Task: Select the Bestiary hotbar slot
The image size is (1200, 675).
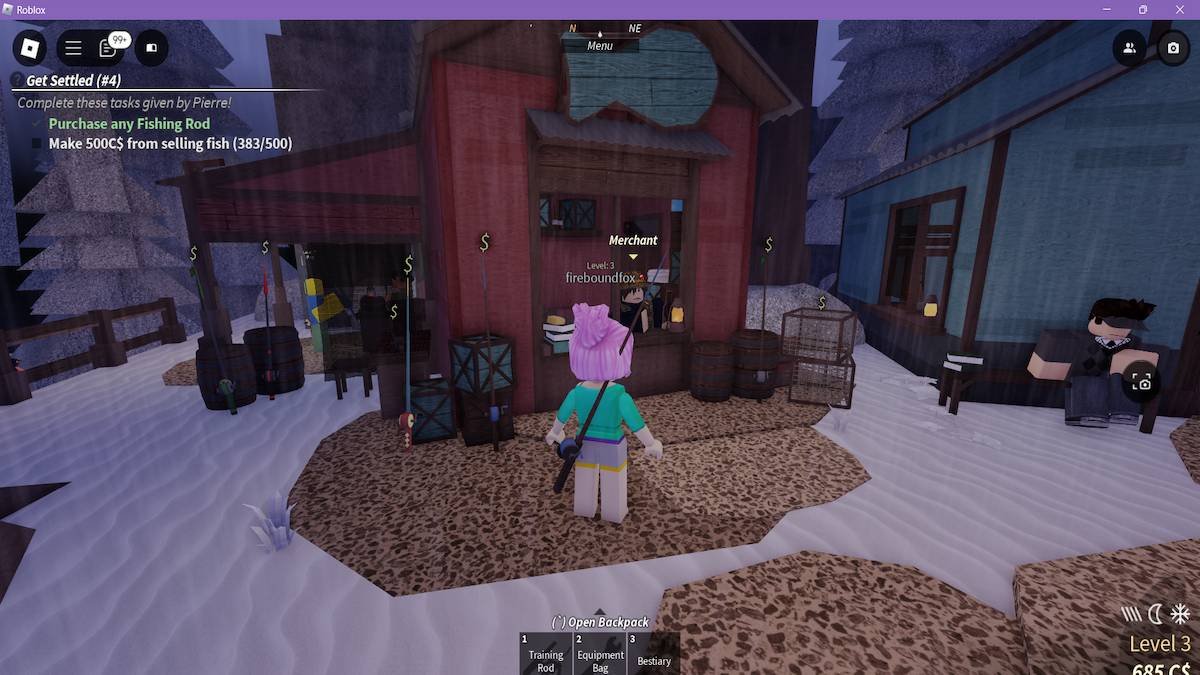Action: 654,653
